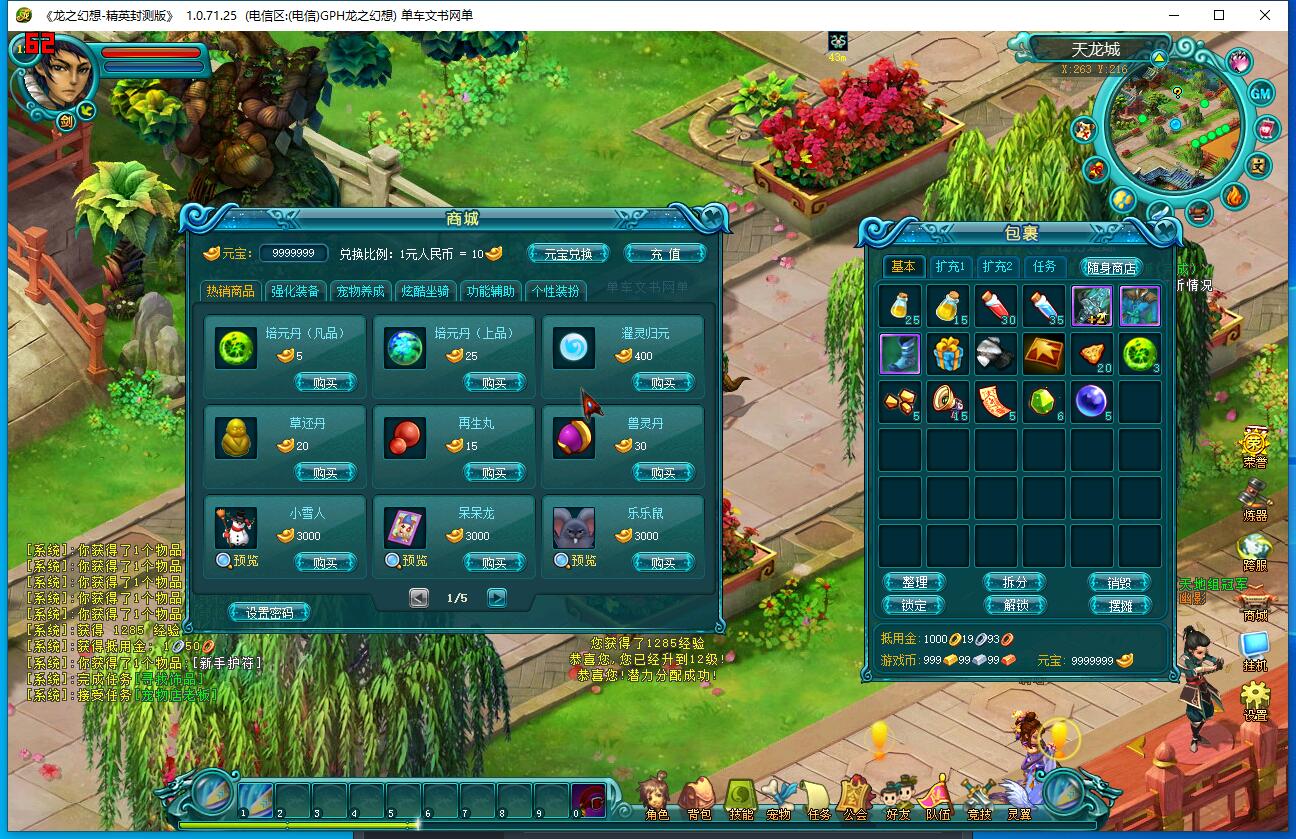This screenshot has height=839, width=1296.
Task: Open the 设置 settings gear
Action: point(1254,700)
